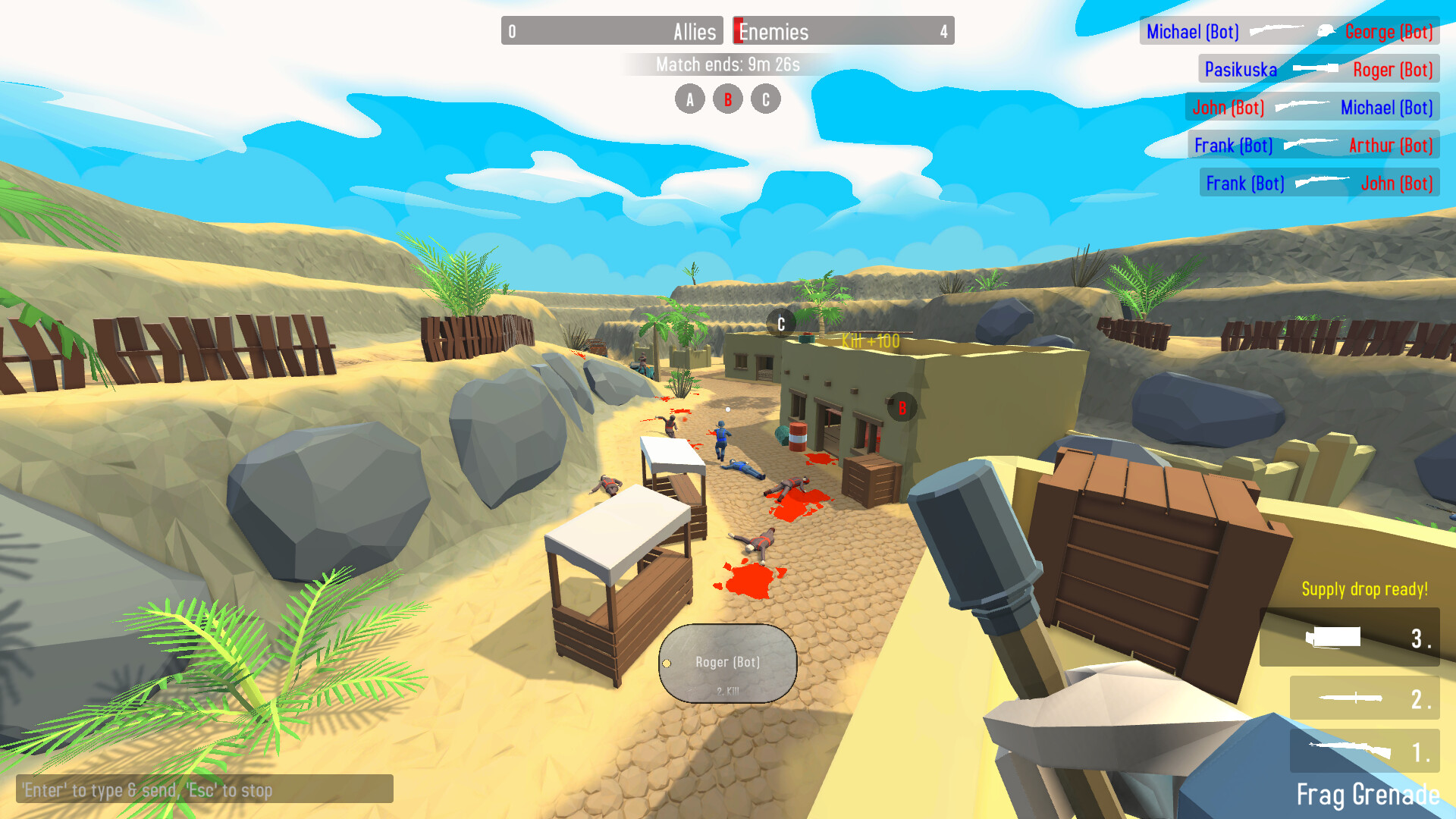Click the Roger (Bot) kill dog tag
The image size is (1456, 819).
pos(728,662)
